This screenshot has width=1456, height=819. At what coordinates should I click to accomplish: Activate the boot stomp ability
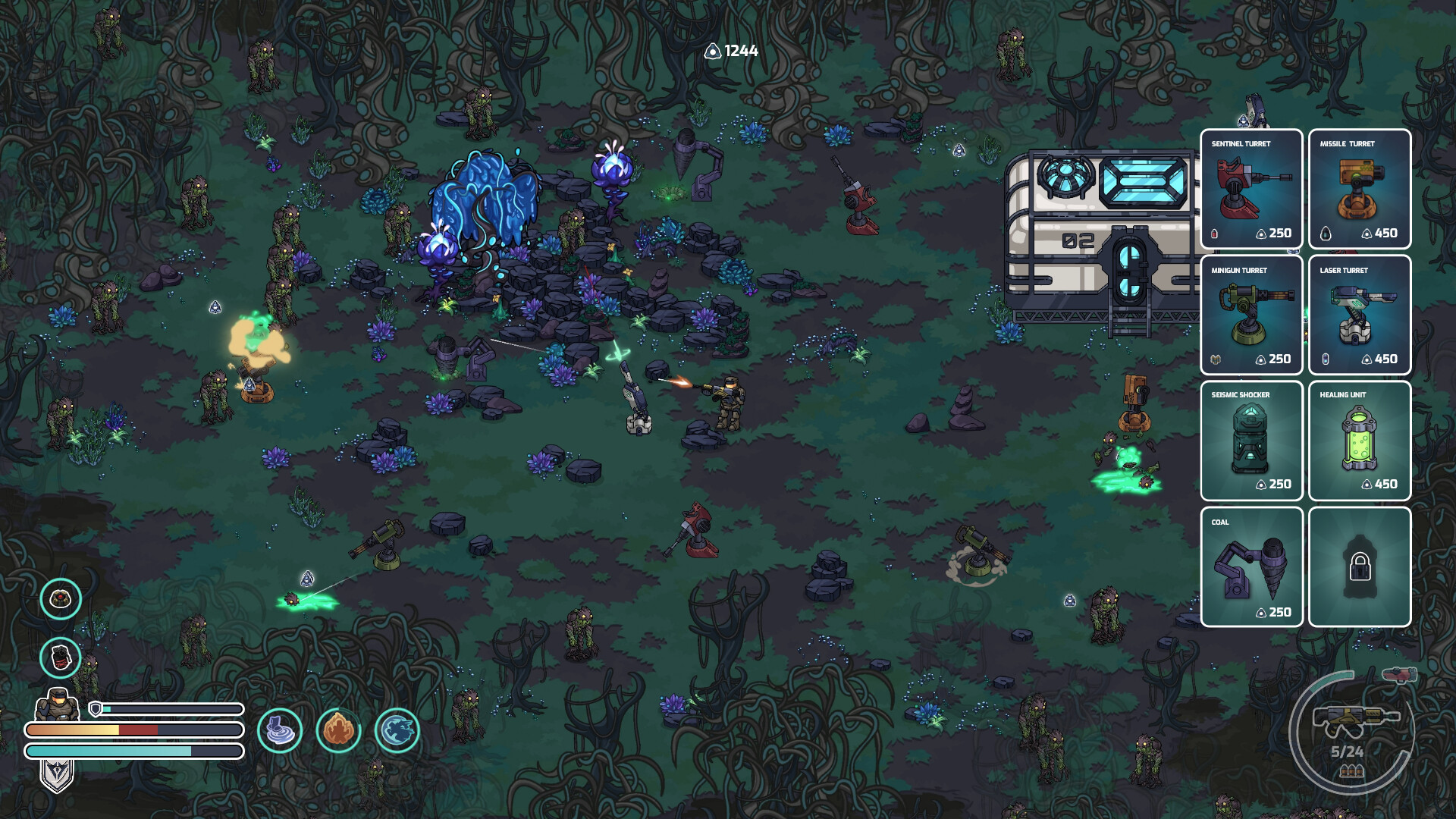pos(280,730)
